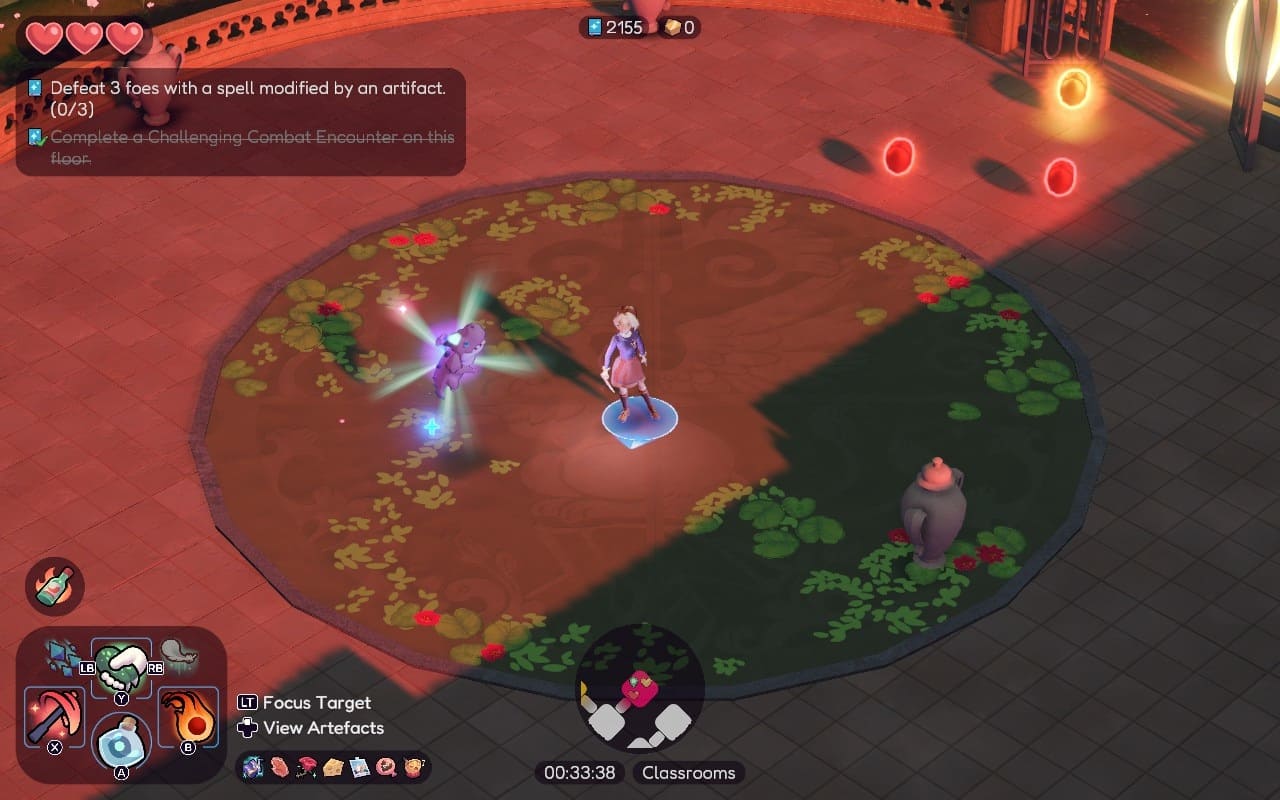Inspect the red rose artefact
1280x800 pixels.
tap(305, 768)
